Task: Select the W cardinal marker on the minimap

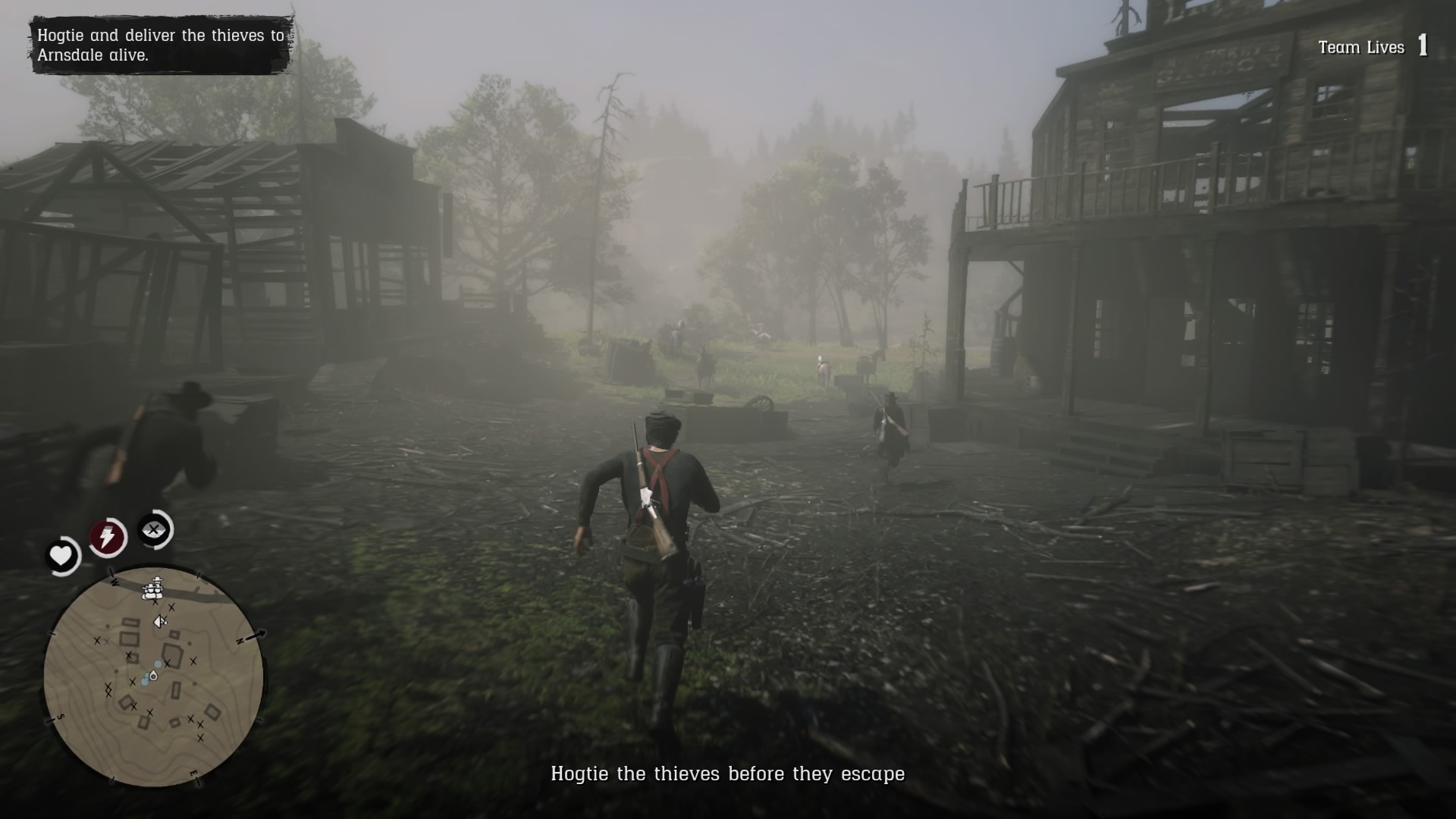Action: point(114,582)
